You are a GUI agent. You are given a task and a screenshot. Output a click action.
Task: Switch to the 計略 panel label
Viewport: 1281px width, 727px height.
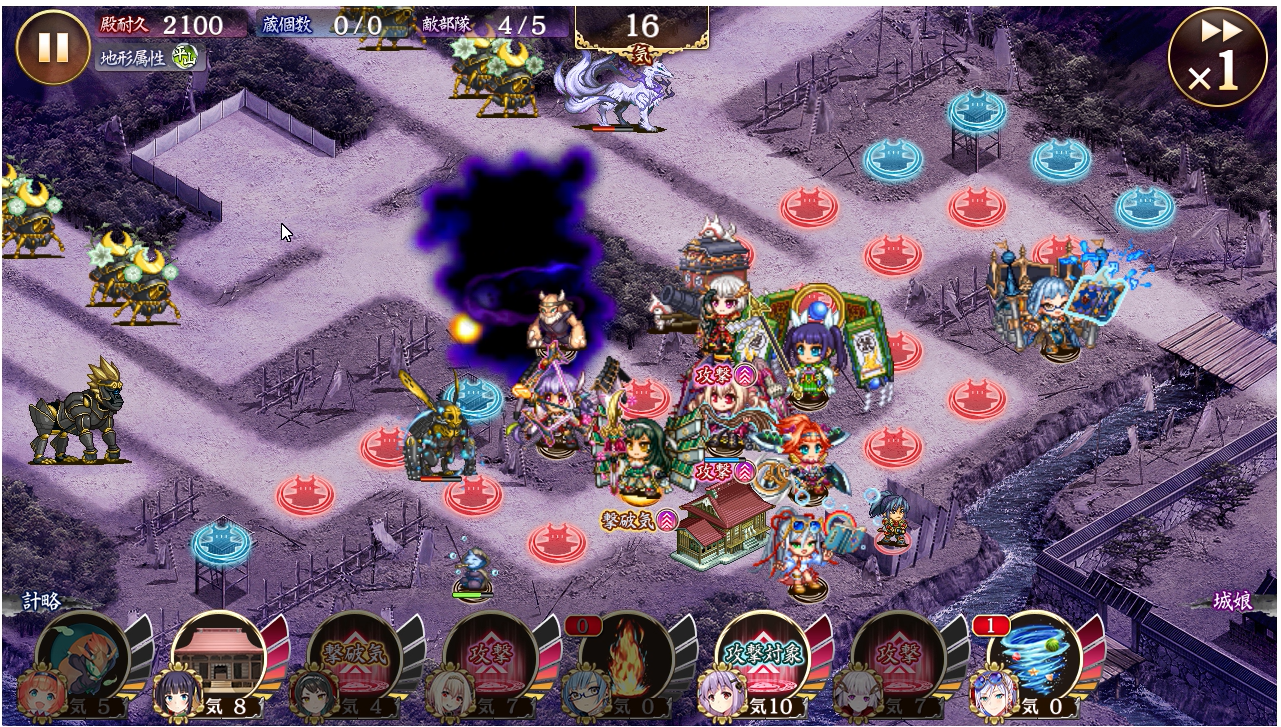pyautogui.click(x=42, y=601)
